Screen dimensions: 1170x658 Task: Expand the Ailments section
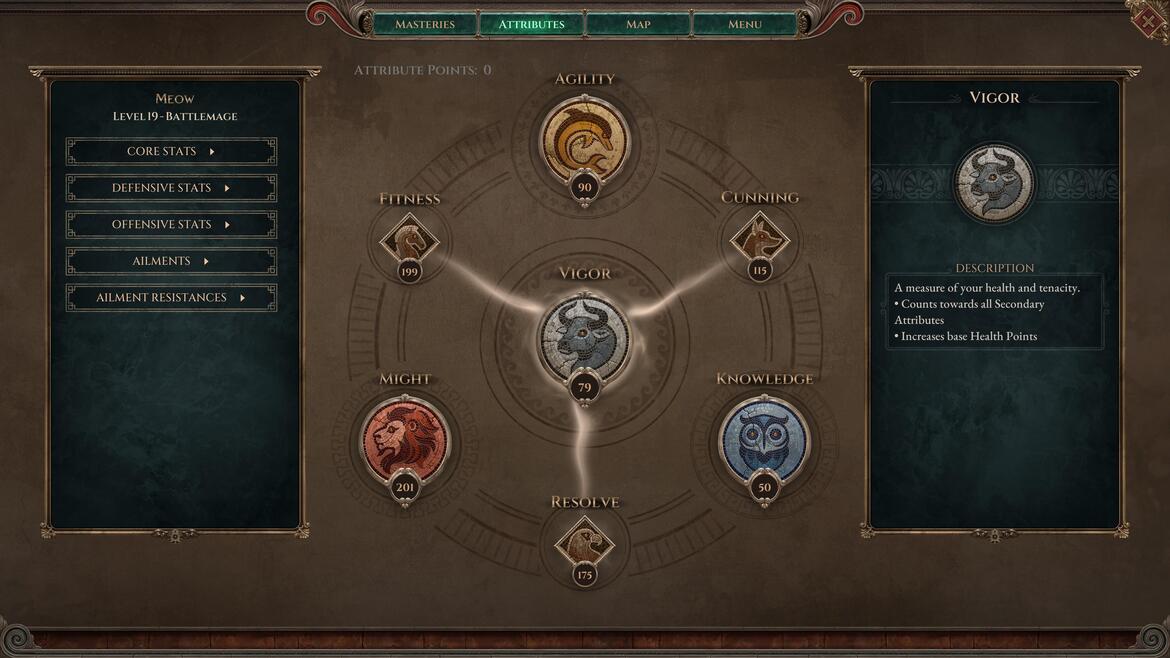tap(171, 261)
